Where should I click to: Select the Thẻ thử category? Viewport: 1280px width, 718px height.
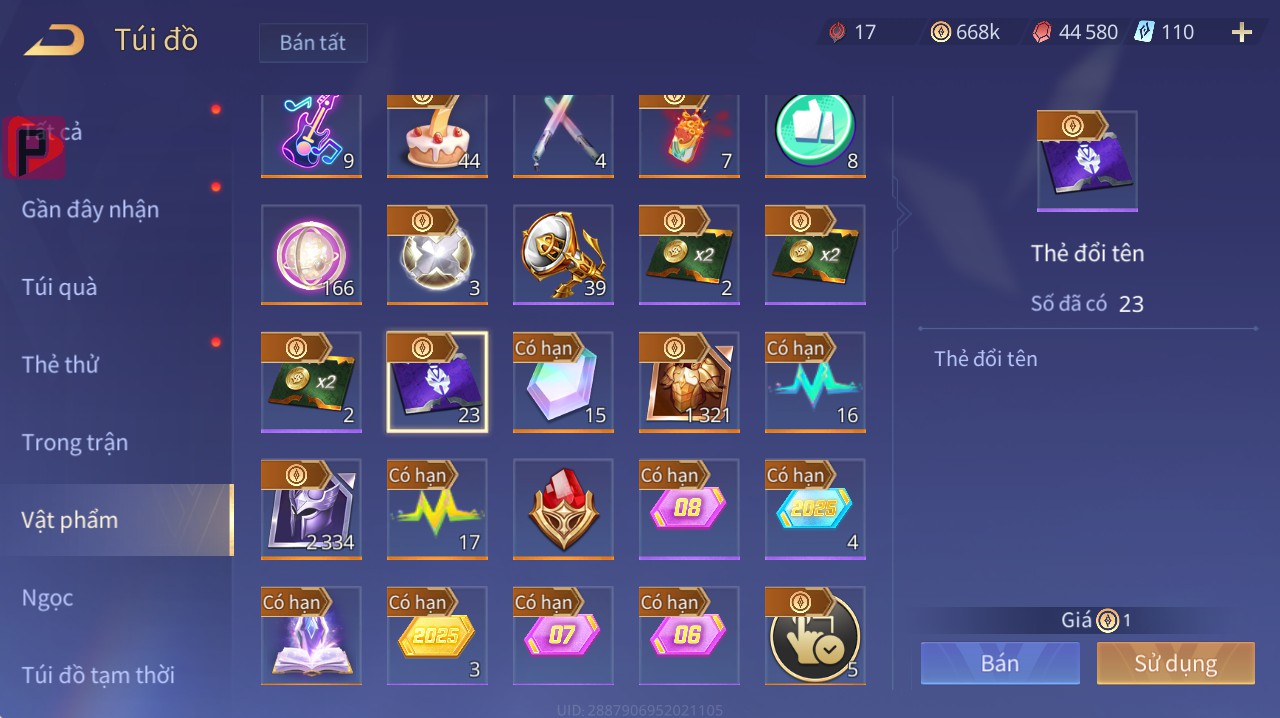(60, 364)
